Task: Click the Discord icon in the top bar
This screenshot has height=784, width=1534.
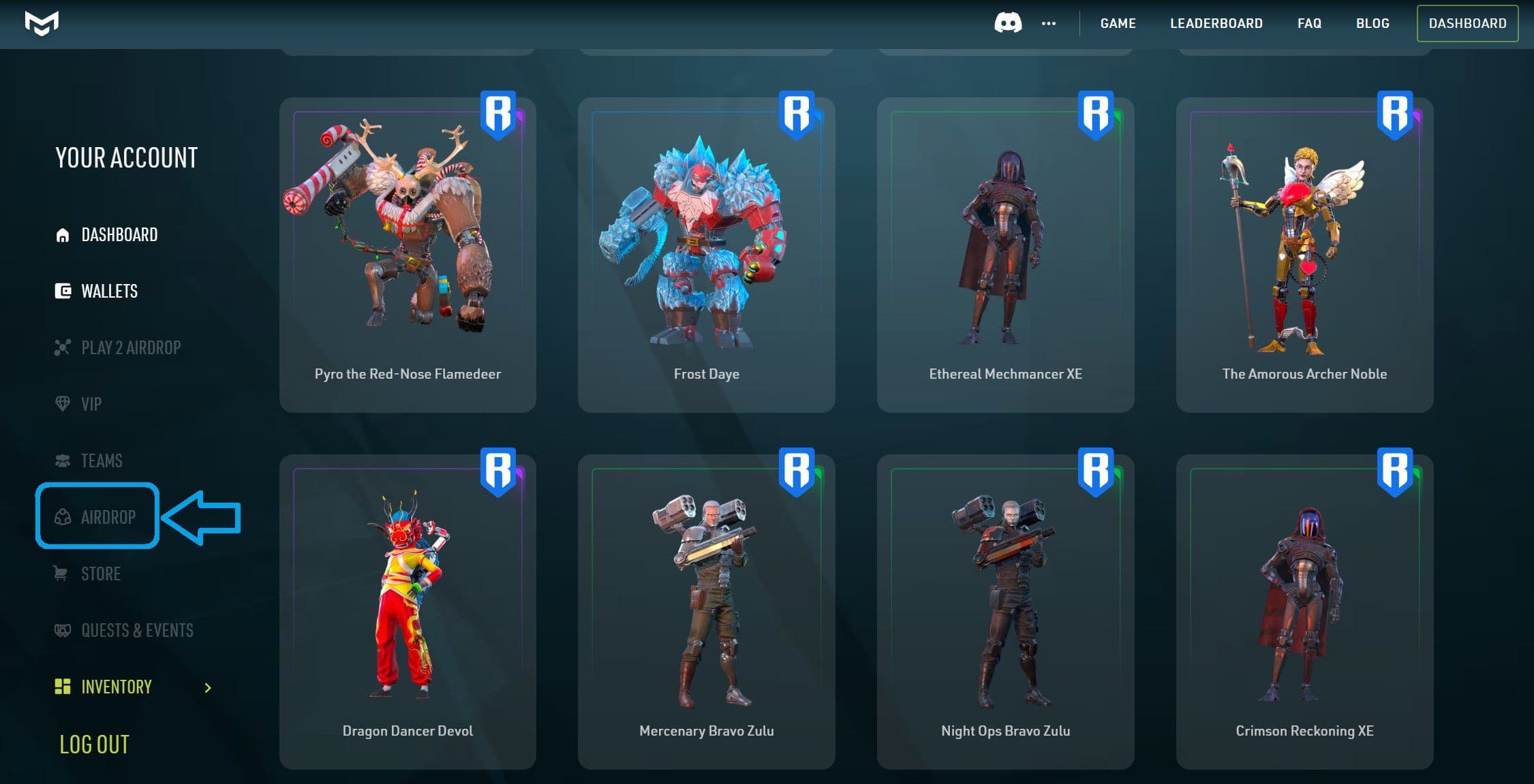Action: (1007, 23)
